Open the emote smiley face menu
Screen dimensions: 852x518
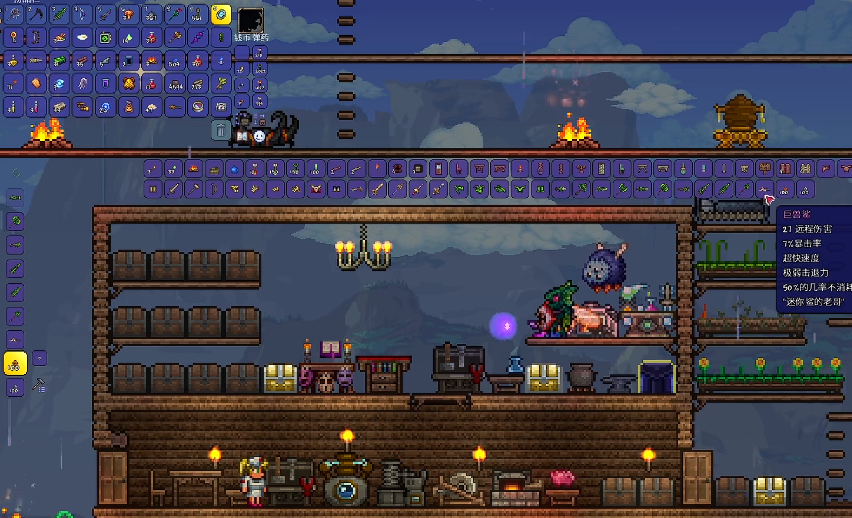tap(259, 136)
